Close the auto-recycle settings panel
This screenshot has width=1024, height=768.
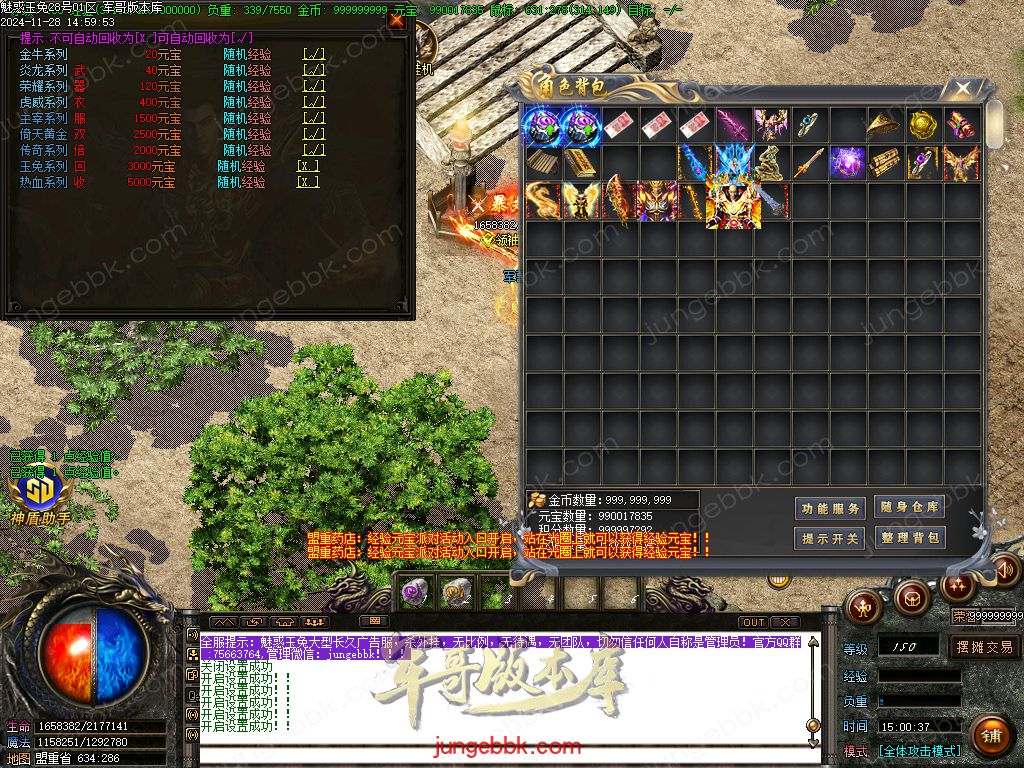click(397, 19)
